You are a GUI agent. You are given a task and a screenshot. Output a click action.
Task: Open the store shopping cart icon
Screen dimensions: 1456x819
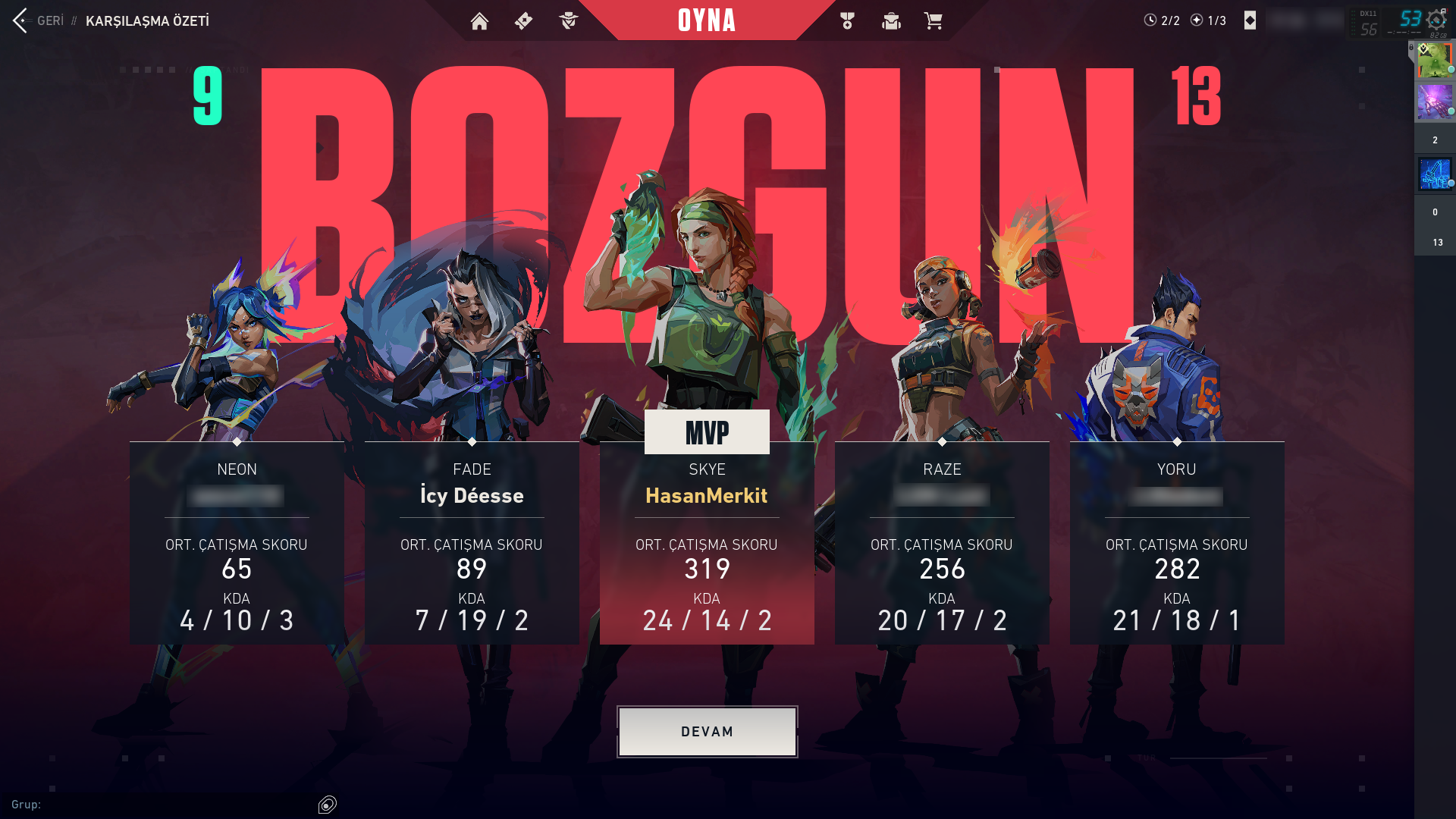[x=934, y=21]
